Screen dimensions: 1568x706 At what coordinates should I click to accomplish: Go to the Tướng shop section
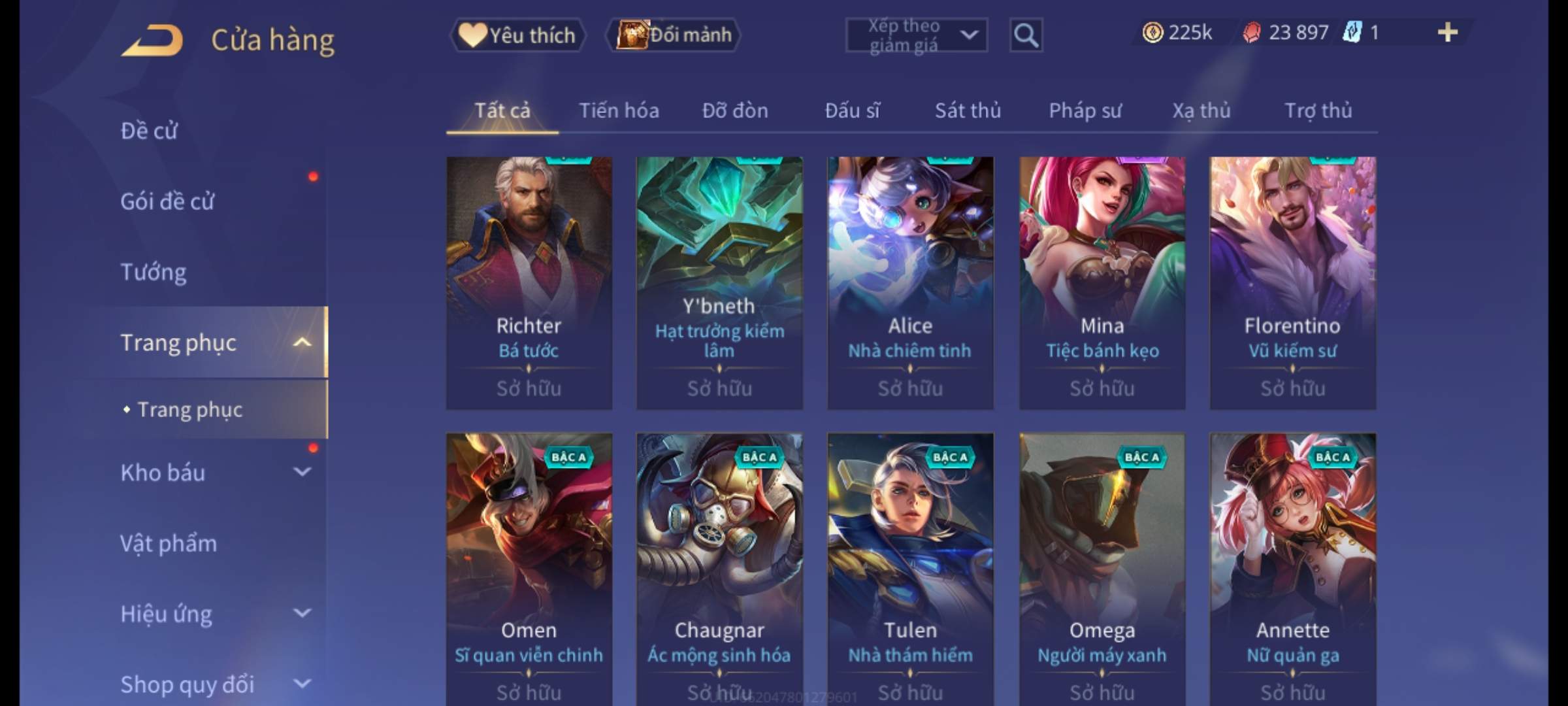pos(154,272)
